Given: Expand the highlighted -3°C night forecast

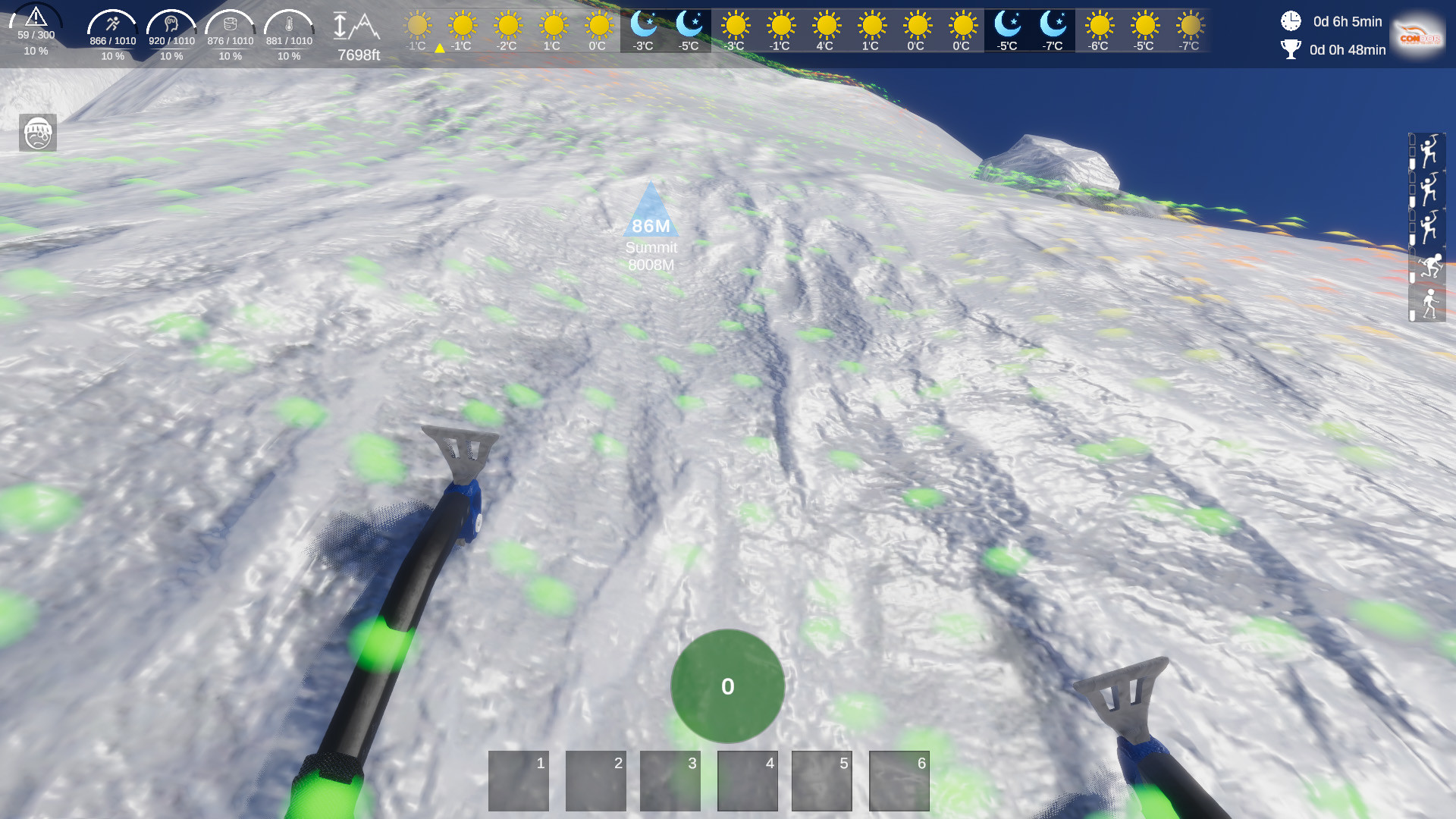Looking at the screenshot, I should (642, 30).
